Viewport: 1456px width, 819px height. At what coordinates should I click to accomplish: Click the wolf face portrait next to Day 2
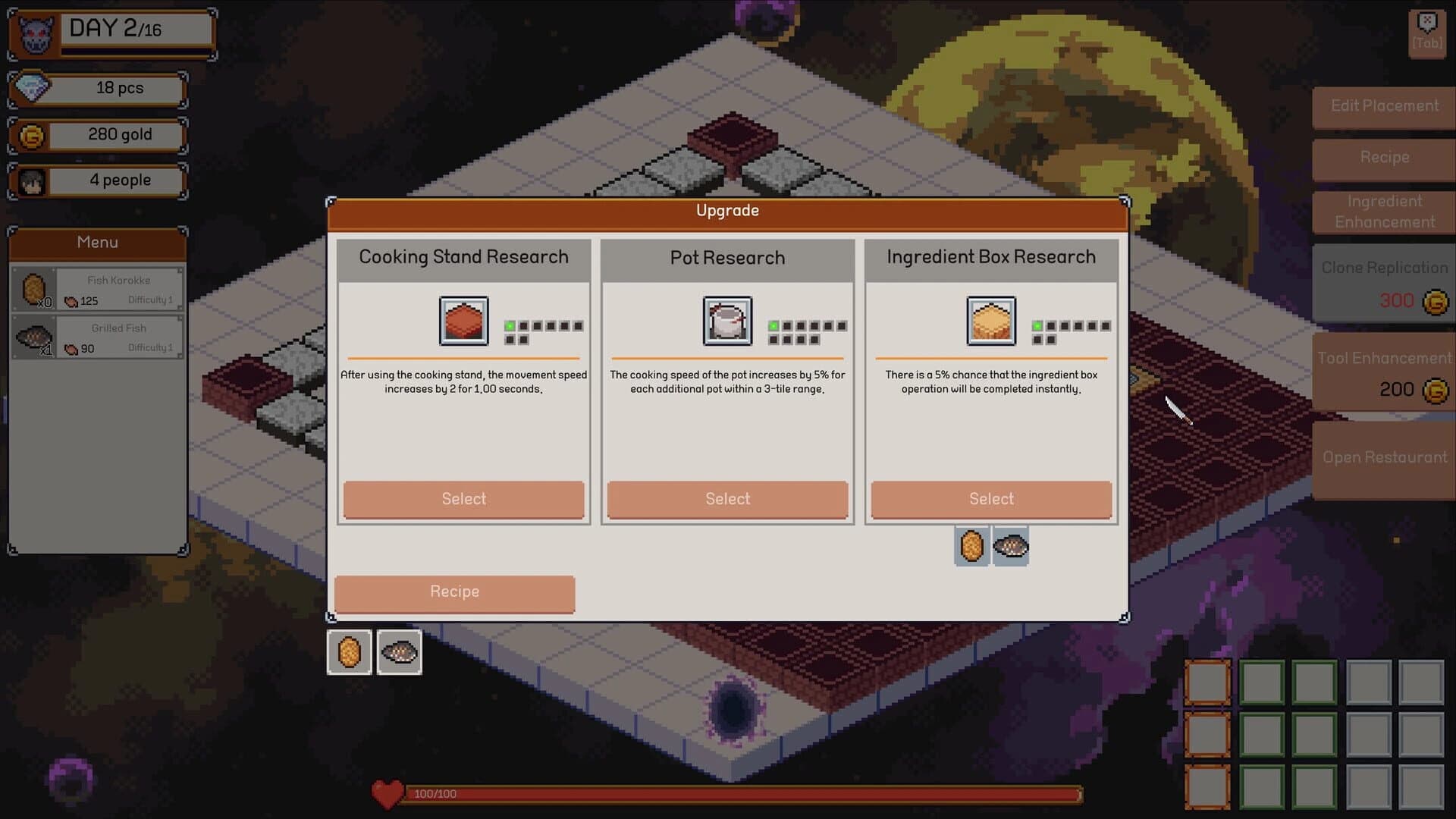(x=30, y=32)
